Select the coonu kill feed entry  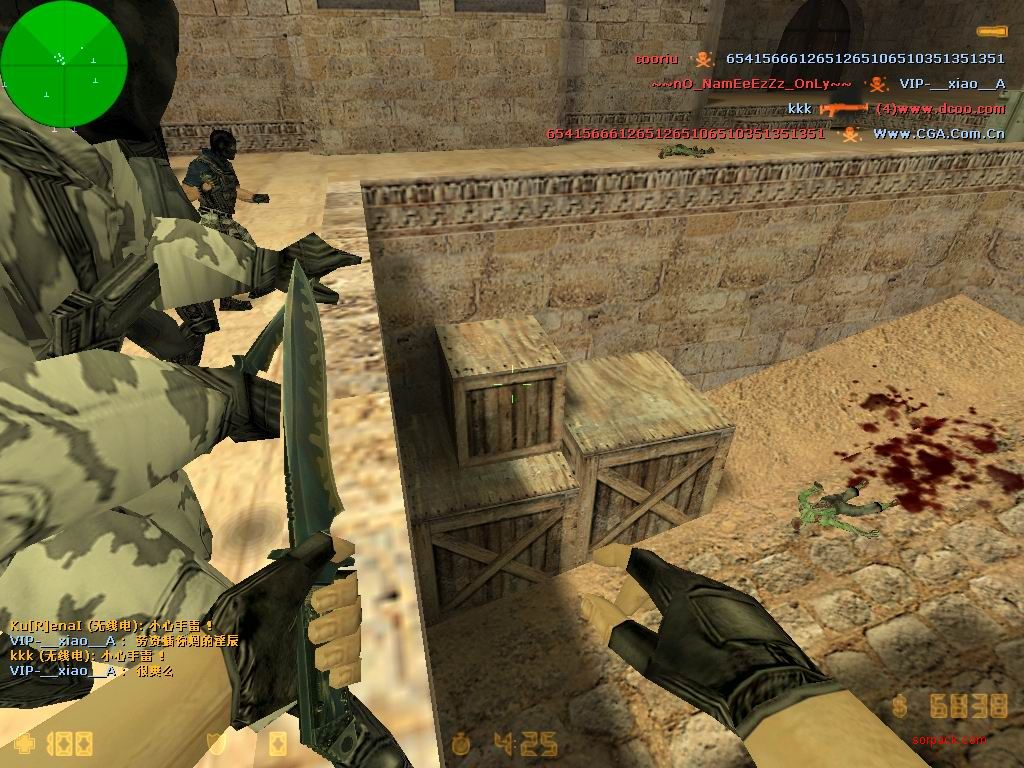point(819,59)
